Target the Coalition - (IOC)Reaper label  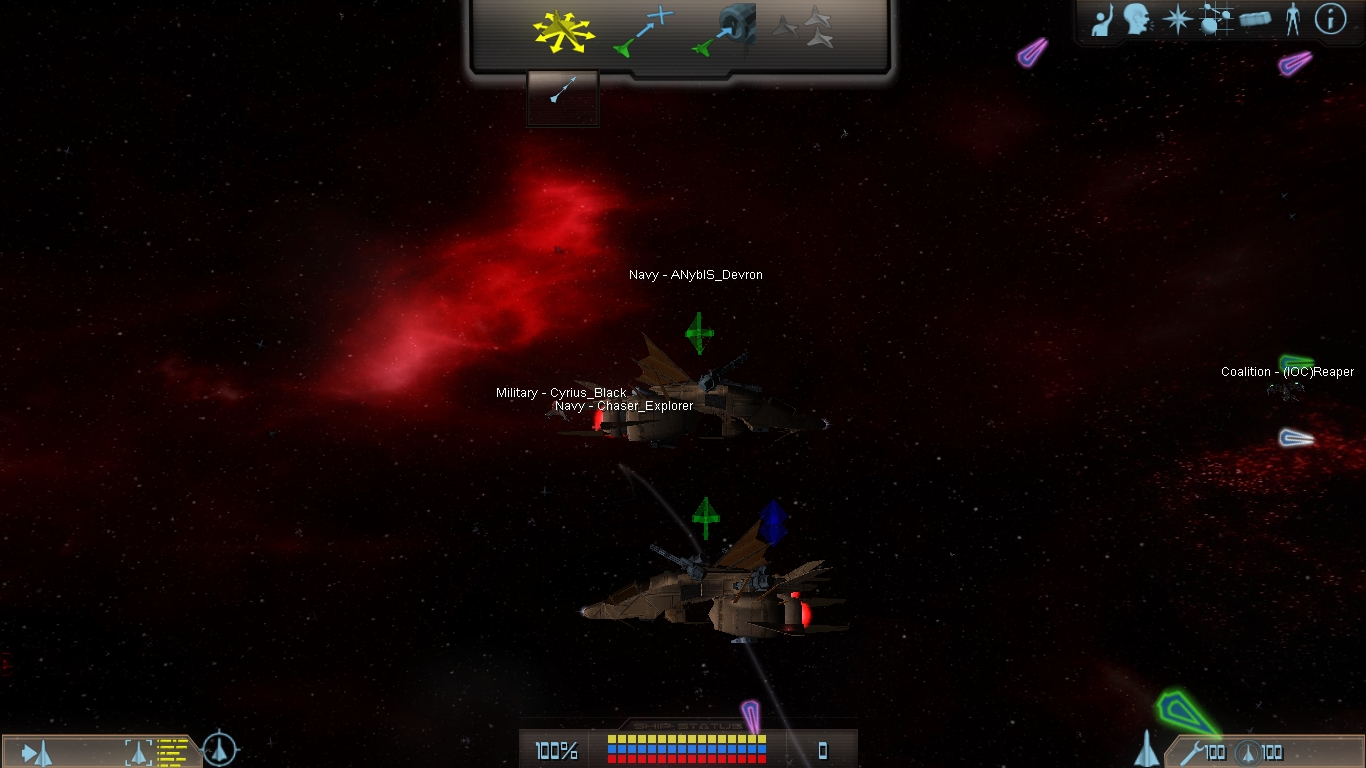pos(1287,372)
